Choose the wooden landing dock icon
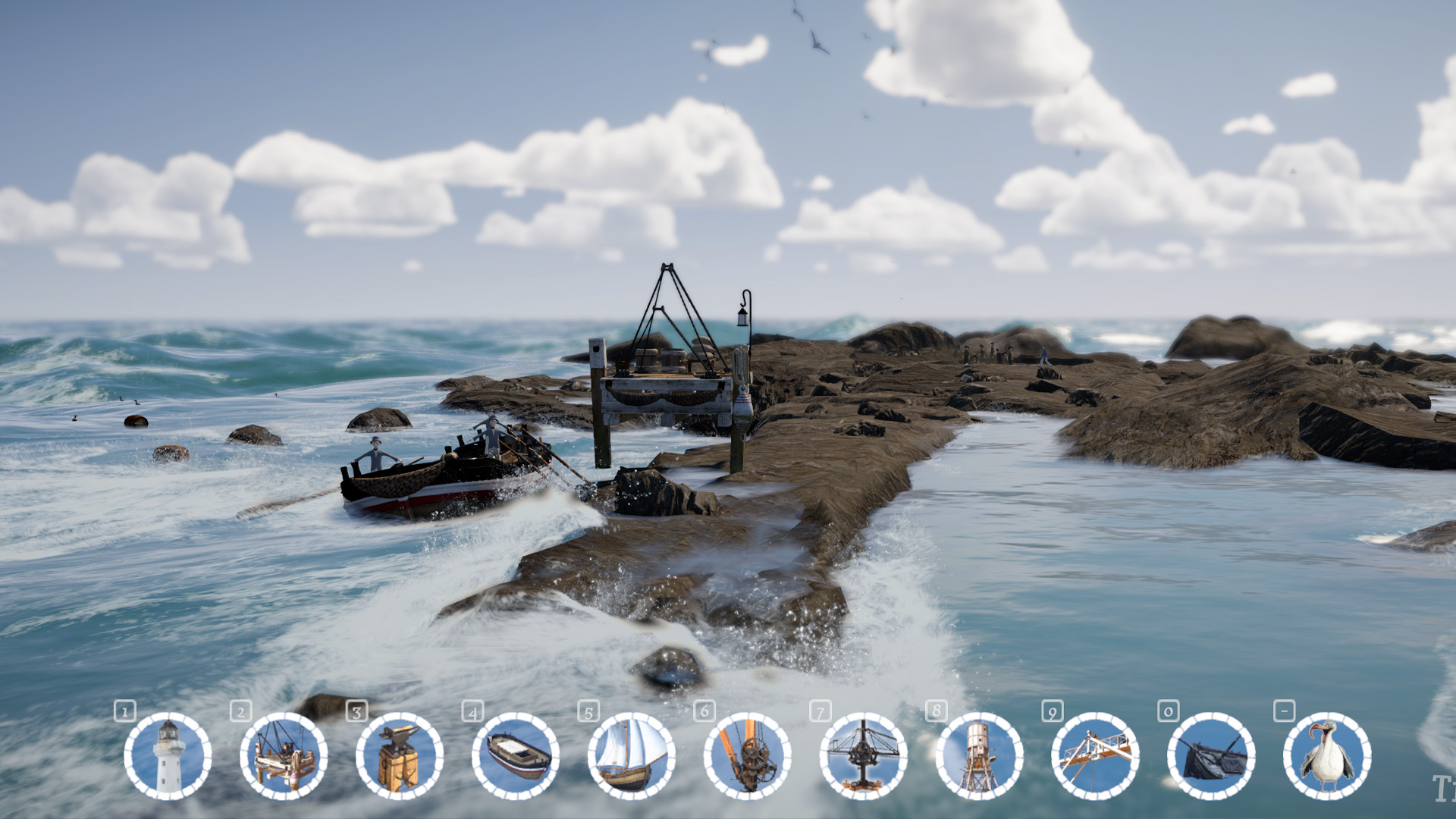 coord(284,756)
